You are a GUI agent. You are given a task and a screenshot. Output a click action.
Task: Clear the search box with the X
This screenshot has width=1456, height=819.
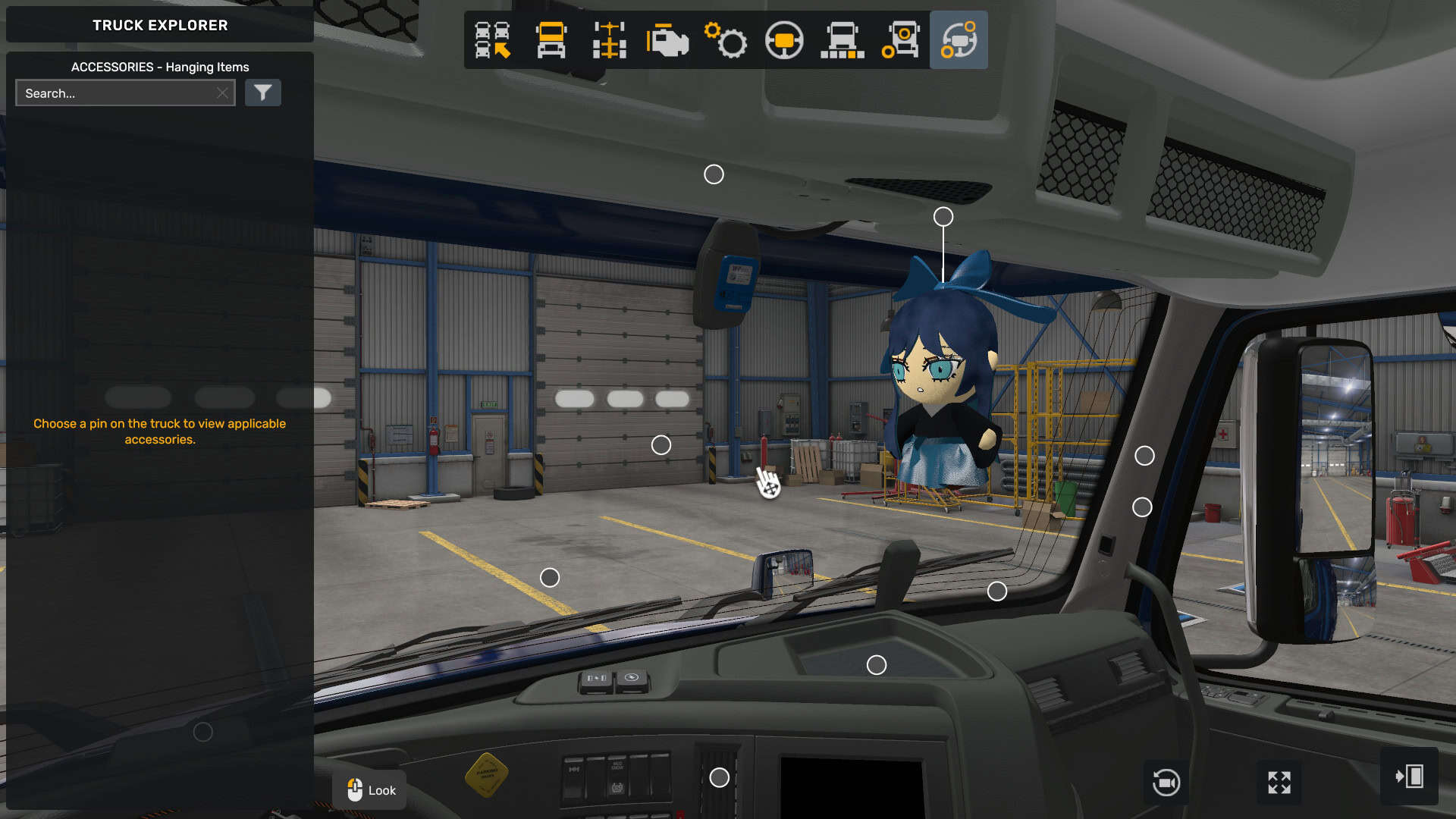(x=222, y=93)
